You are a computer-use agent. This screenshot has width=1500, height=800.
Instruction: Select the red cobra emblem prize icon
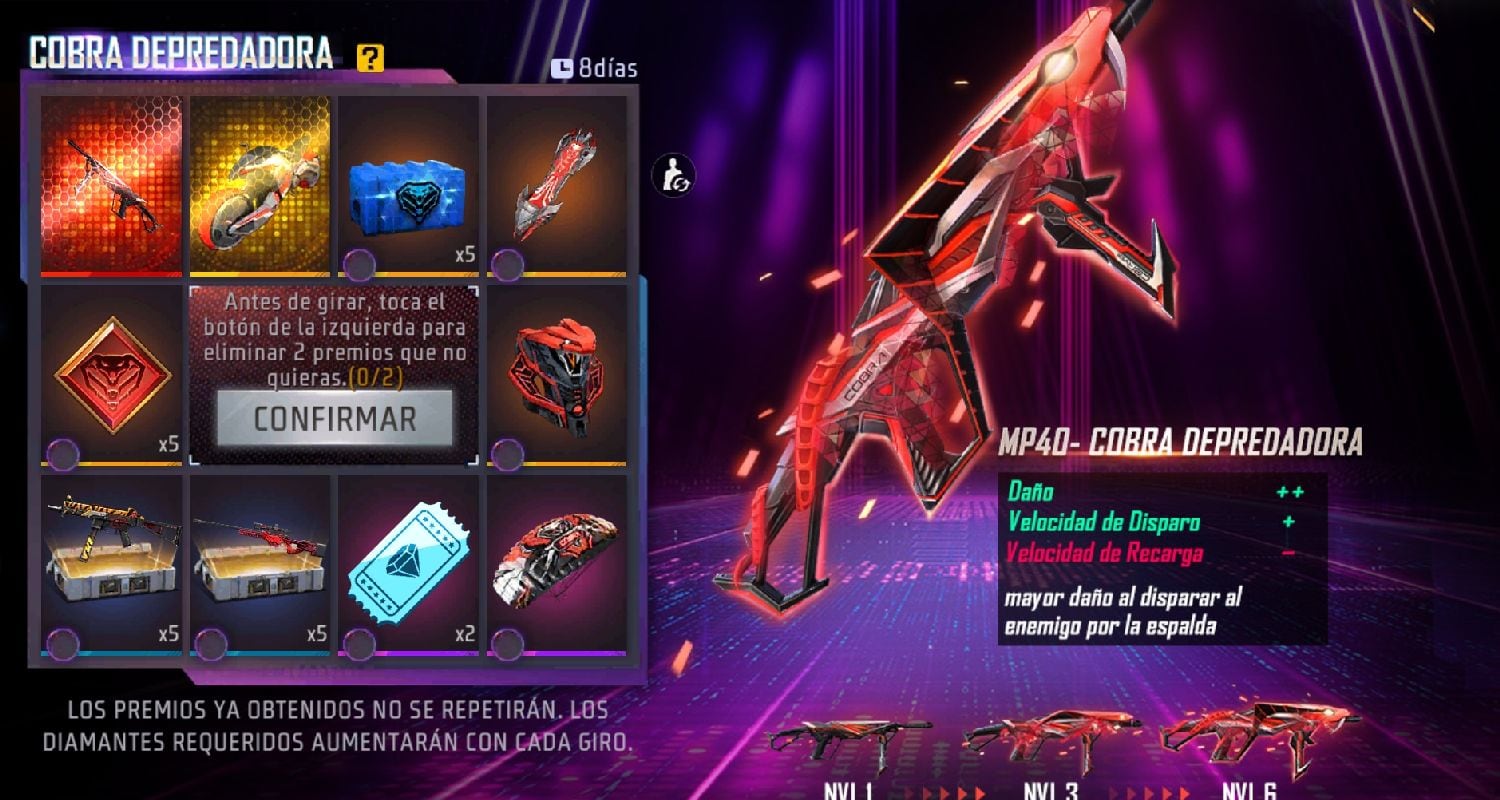[x=112, y=375]
